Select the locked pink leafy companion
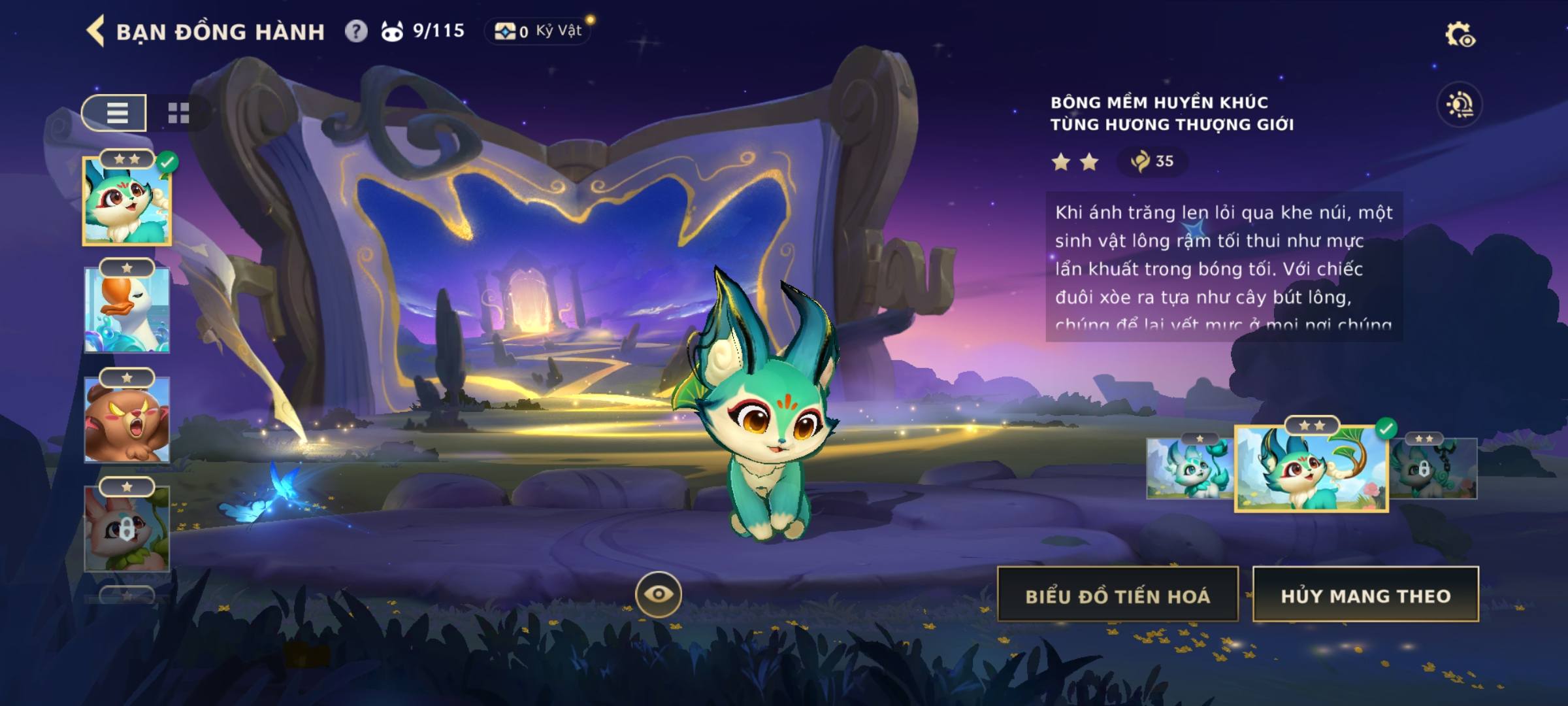The image size is (1568, 706). pyautogui.click(x=127, y=529)
